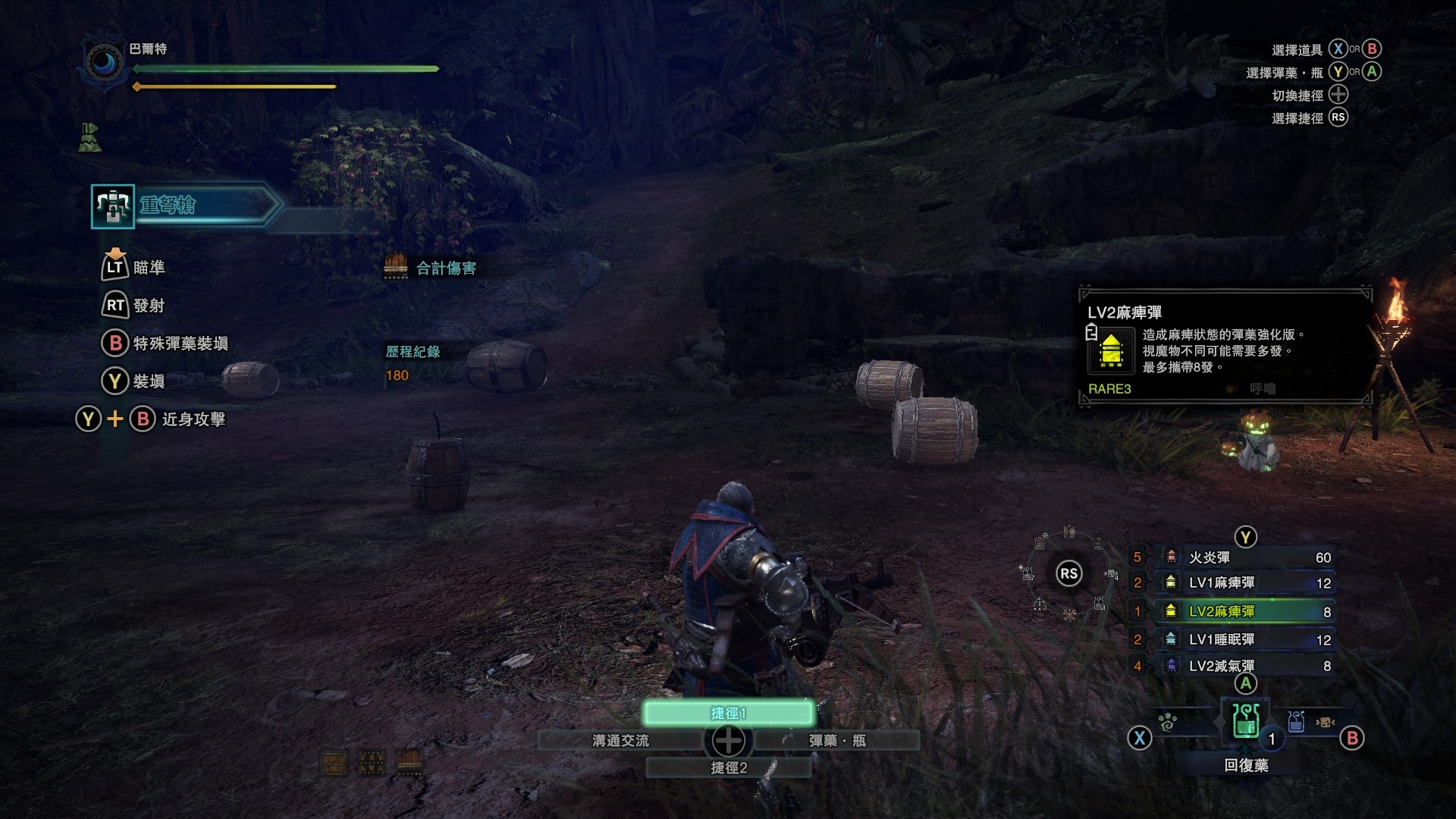Click the green status buff icon

(89, 137)
